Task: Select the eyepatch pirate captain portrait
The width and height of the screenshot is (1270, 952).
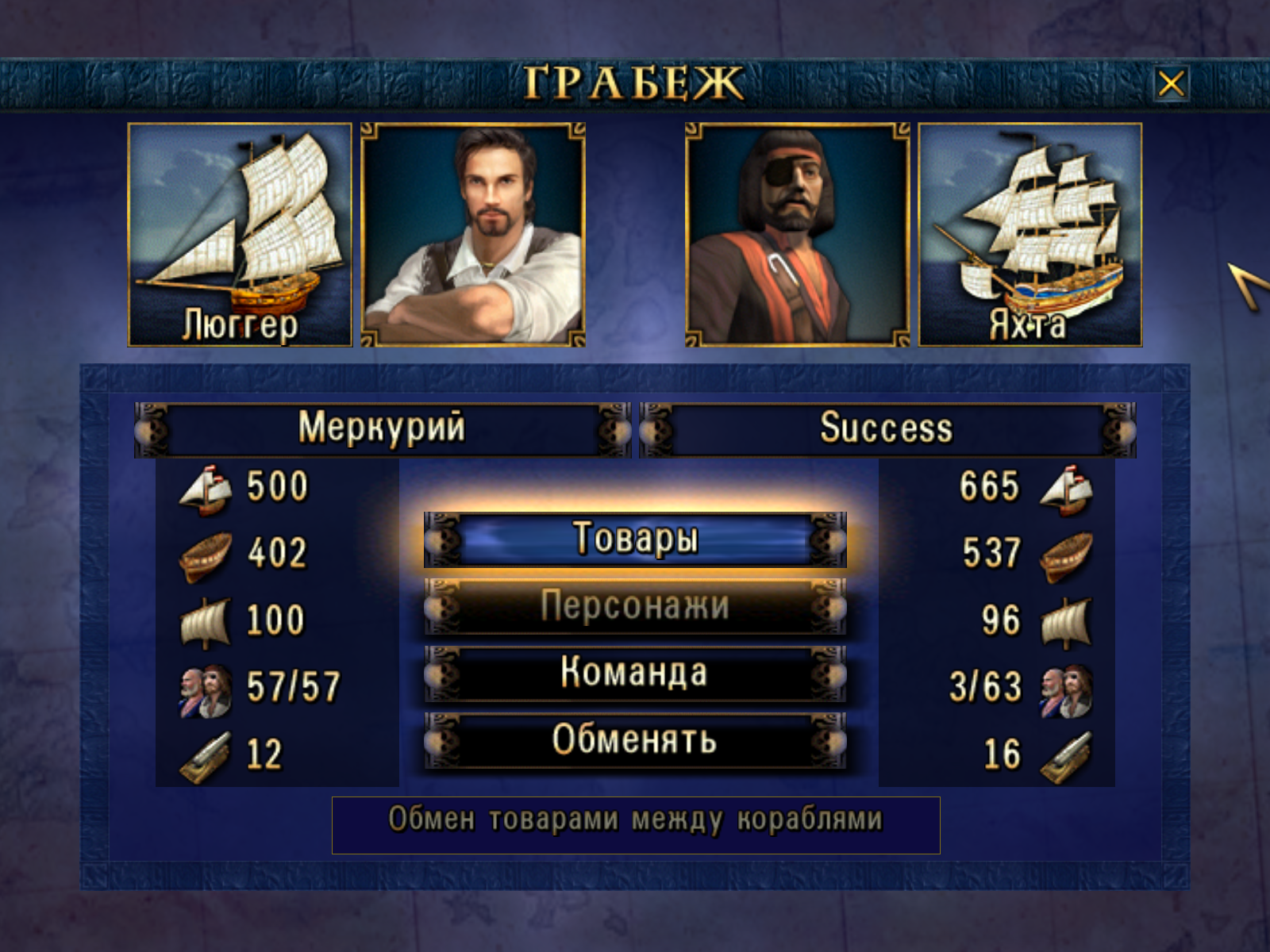Action: [798, 235]
